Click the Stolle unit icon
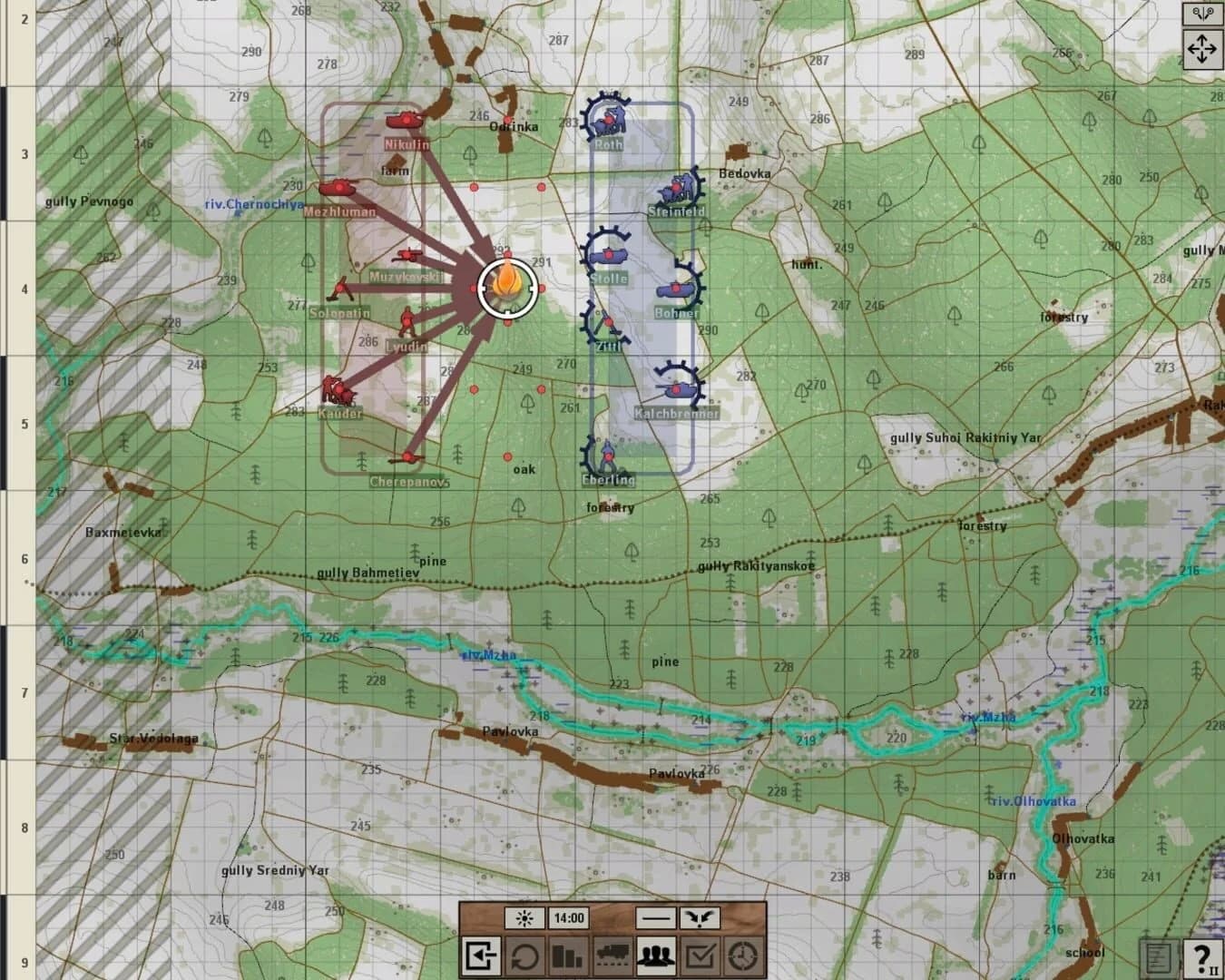1225x980 pixels. (610, 254)
